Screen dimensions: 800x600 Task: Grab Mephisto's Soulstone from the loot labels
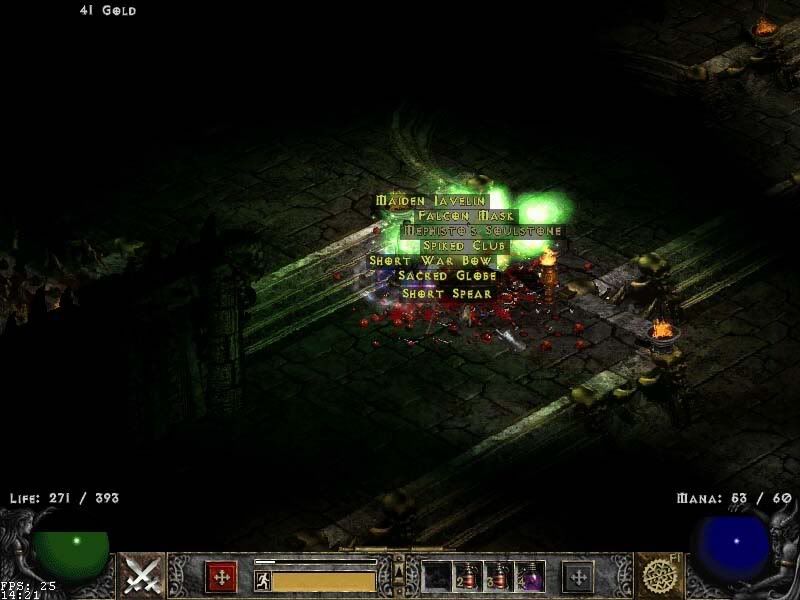point(482,231)
